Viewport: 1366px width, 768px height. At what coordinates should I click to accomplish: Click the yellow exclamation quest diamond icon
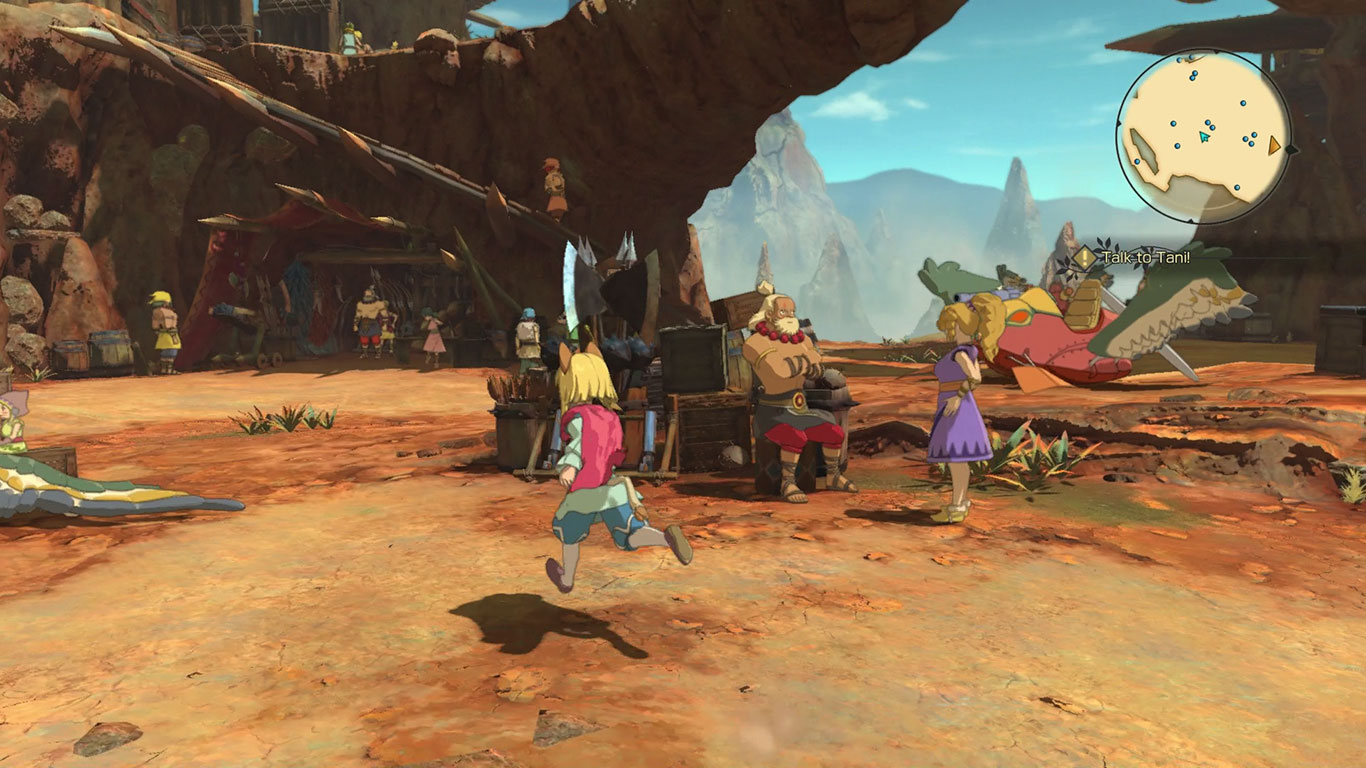click(1084, 258)
